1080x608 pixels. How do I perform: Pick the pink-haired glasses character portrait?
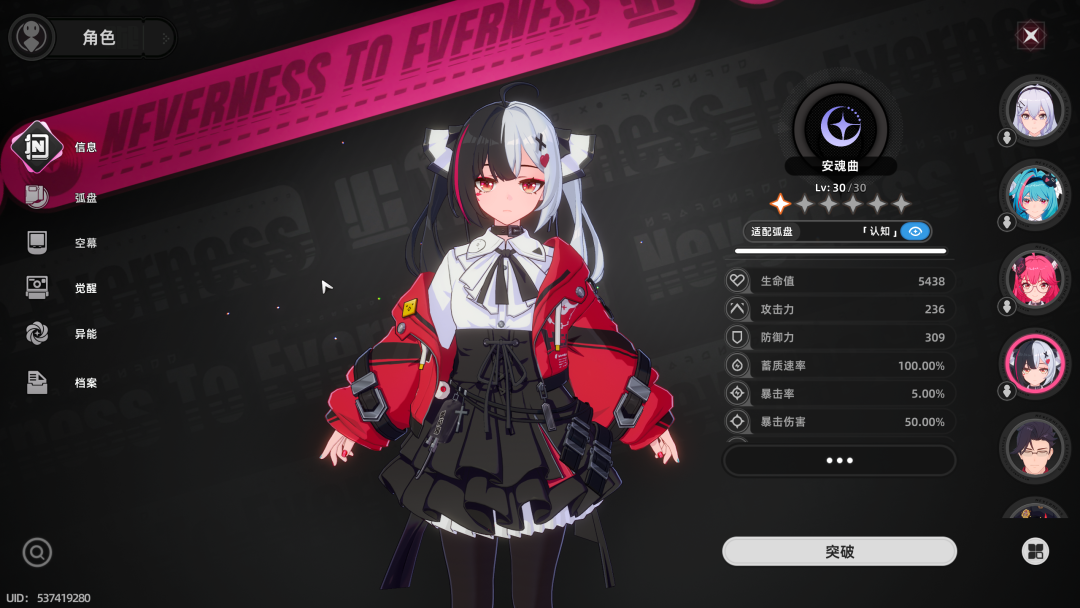click(1034, 281)
